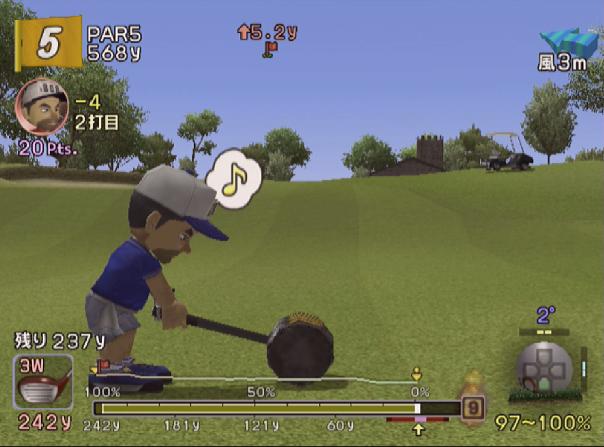Select the 3W club icon
The height and width of the screenshot is (447, 604).
(42, 381)
